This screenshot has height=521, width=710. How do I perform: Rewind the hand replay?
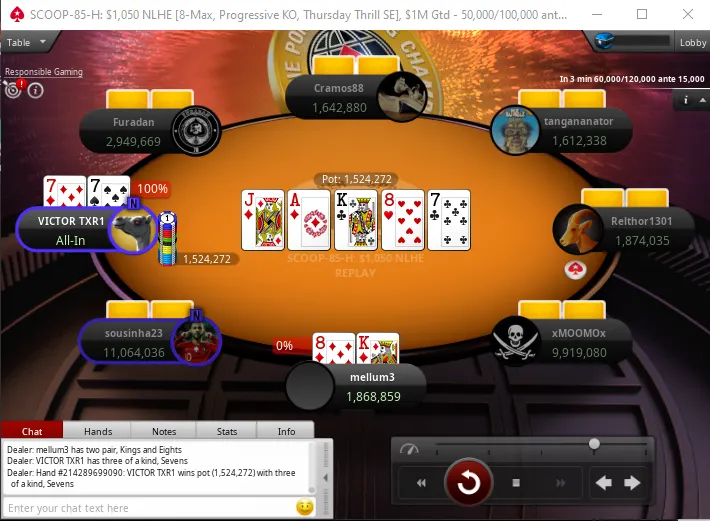point(421,483)
